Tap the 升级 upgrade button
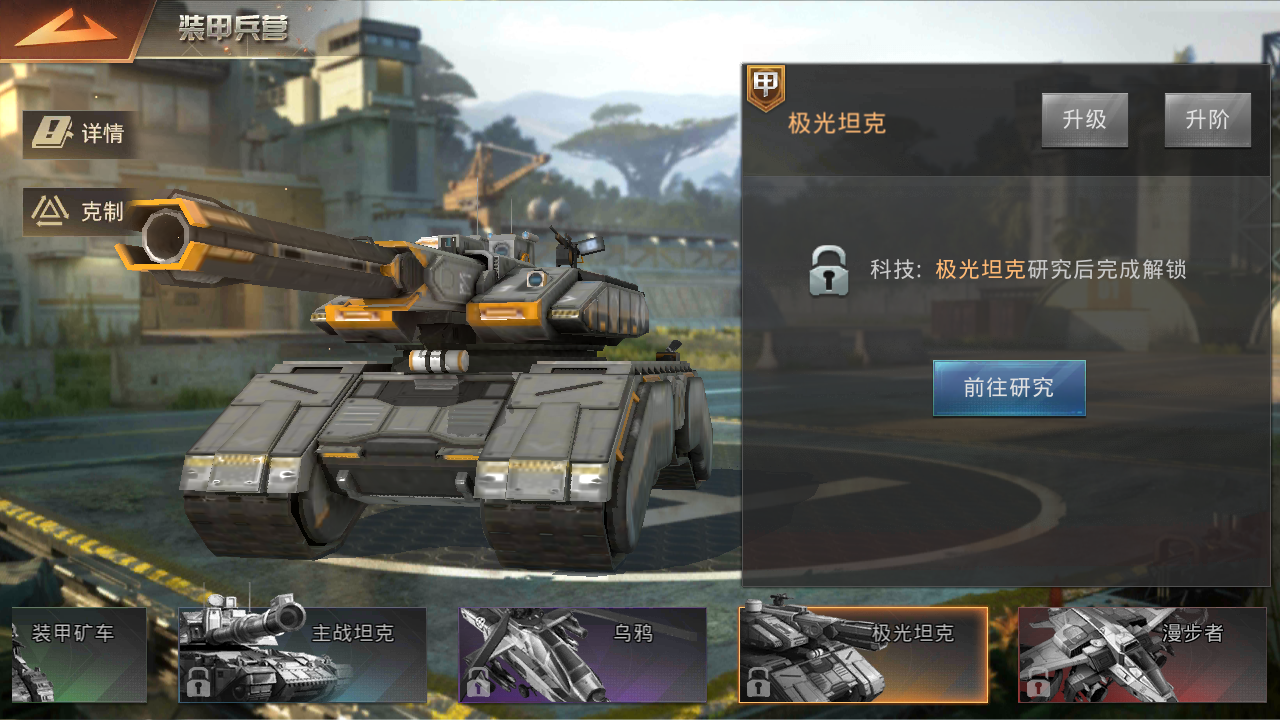The image size is (1280, 720). point(1084,120)
